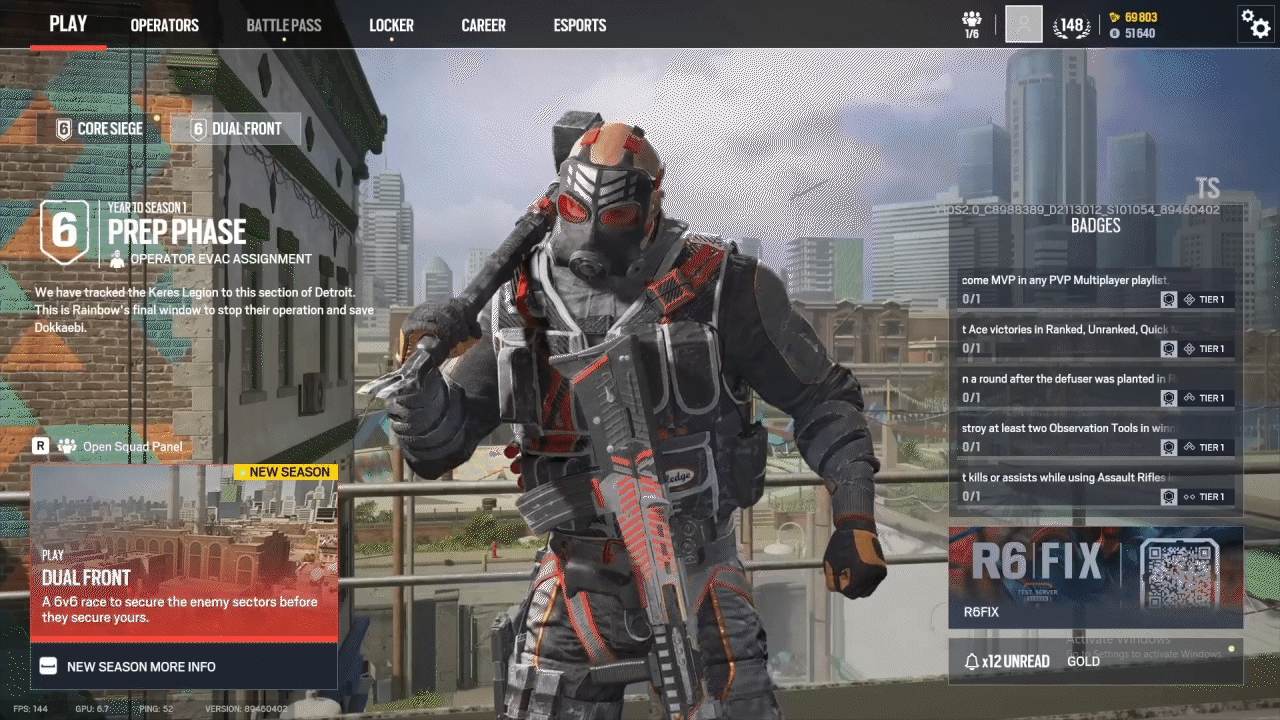The height and width of the screenshot is (720, 1280).
Task: Select the Dual Front mode
Action: (236, 128)
